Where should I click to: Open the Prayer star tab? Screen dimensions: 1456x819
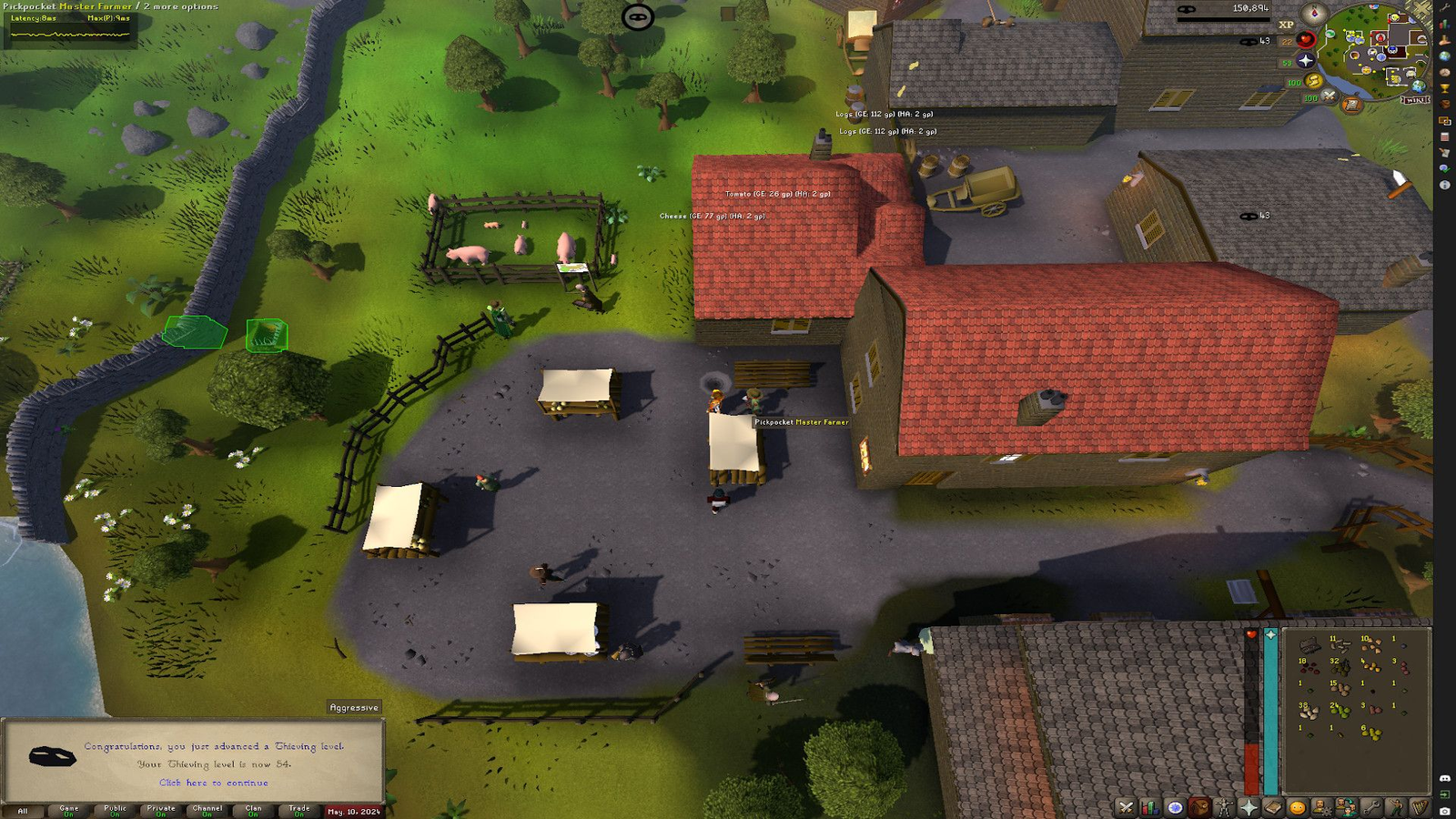1249,807
